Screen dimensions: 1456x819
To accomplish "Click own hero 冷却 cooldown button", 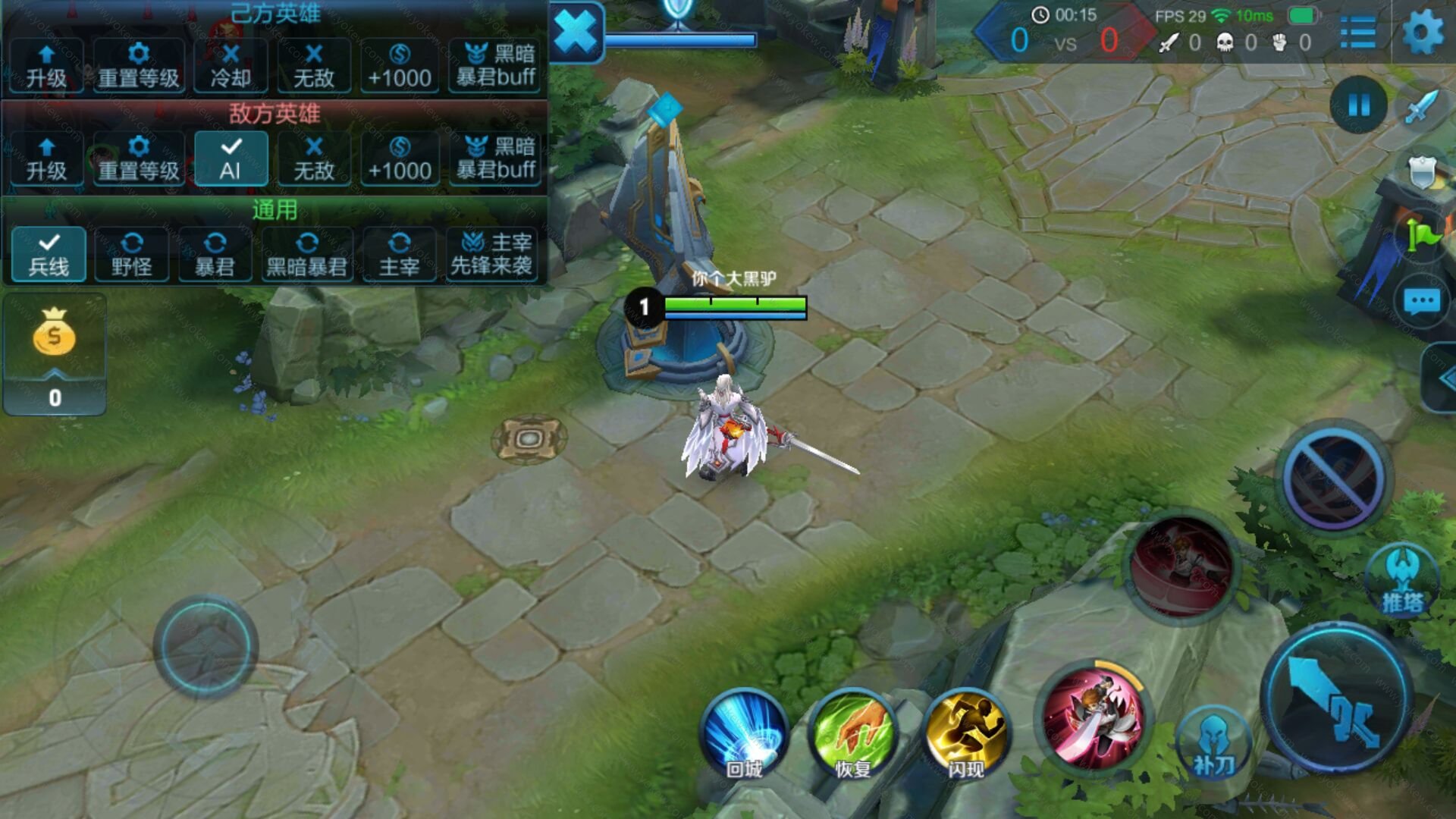I will pos(231,66).
